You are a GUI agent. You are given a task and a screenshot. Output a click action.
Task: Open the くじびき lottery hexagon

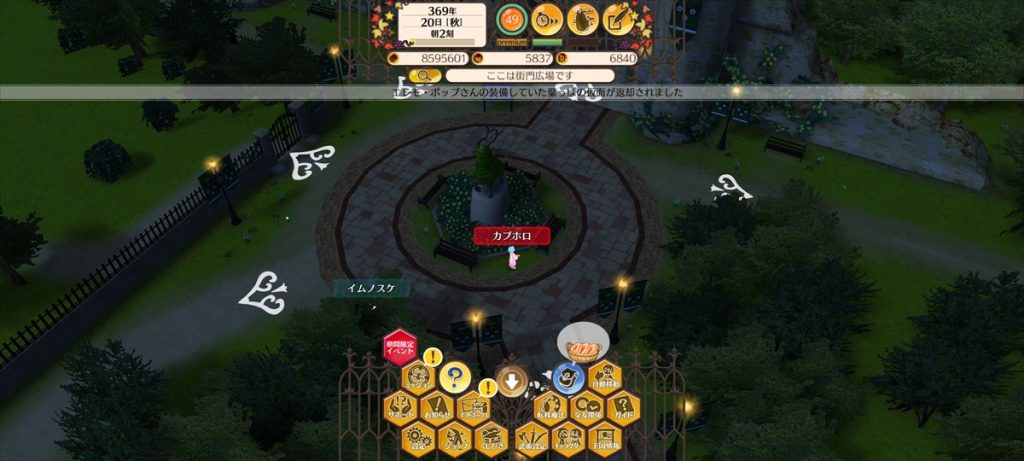click(492, 437)
